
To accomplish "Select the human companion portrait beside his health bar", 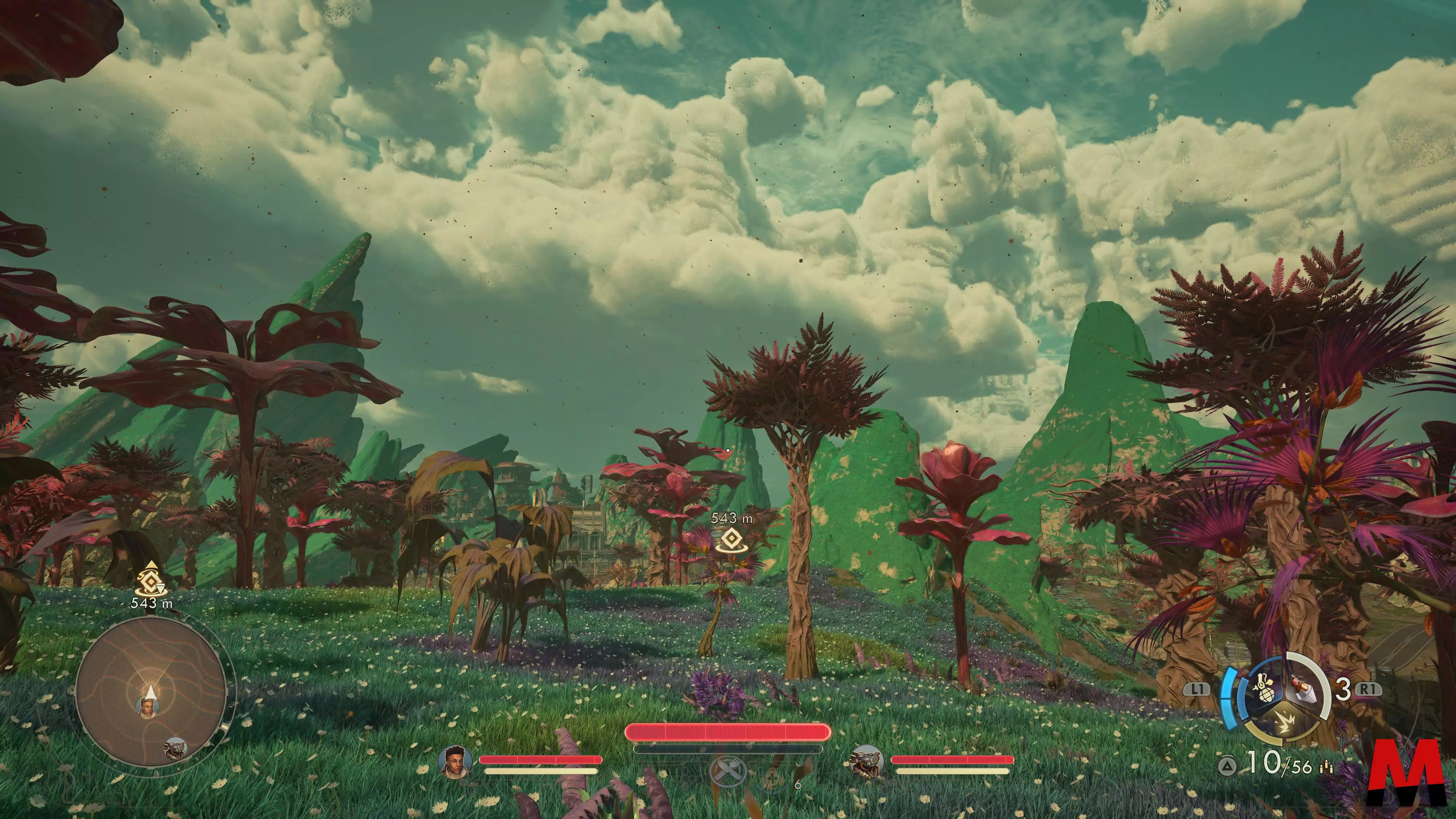I will 455,761.
